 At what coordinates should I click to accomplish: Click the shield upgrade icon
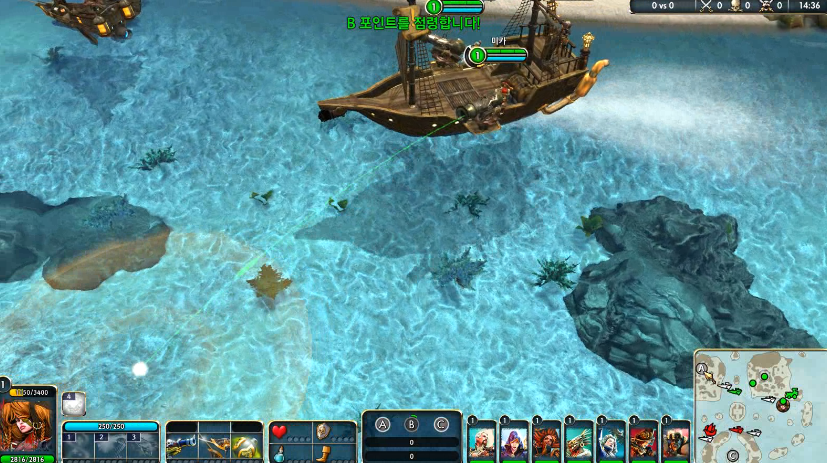click(323, 432)
